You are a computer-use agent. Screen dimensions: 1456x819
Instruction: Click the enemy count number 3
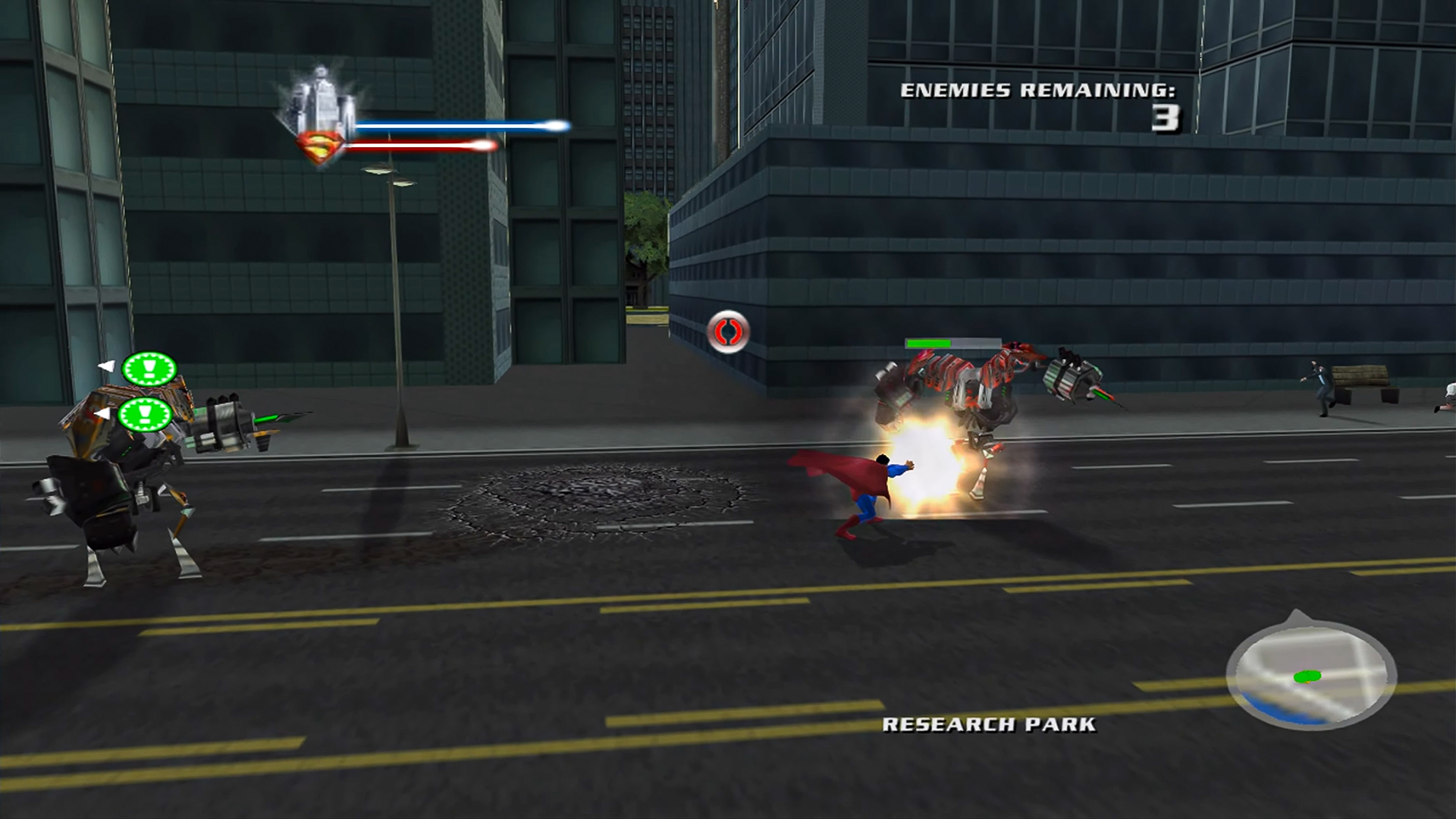click(x=1166, y=118)
